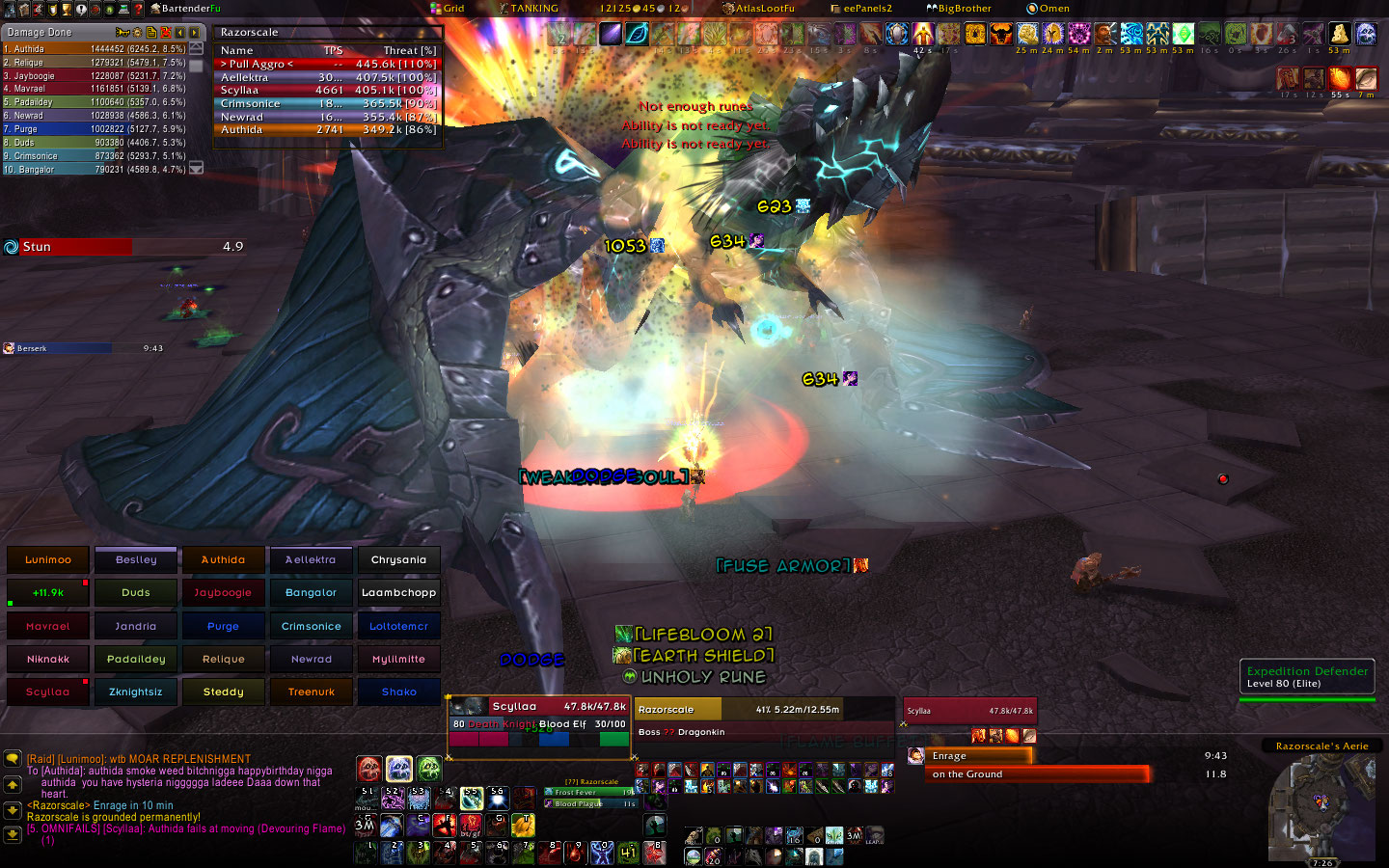This screenshot has height=868, width=1389.
Task: Select Lunimoo in the raid frames
Action: [48, 559]
